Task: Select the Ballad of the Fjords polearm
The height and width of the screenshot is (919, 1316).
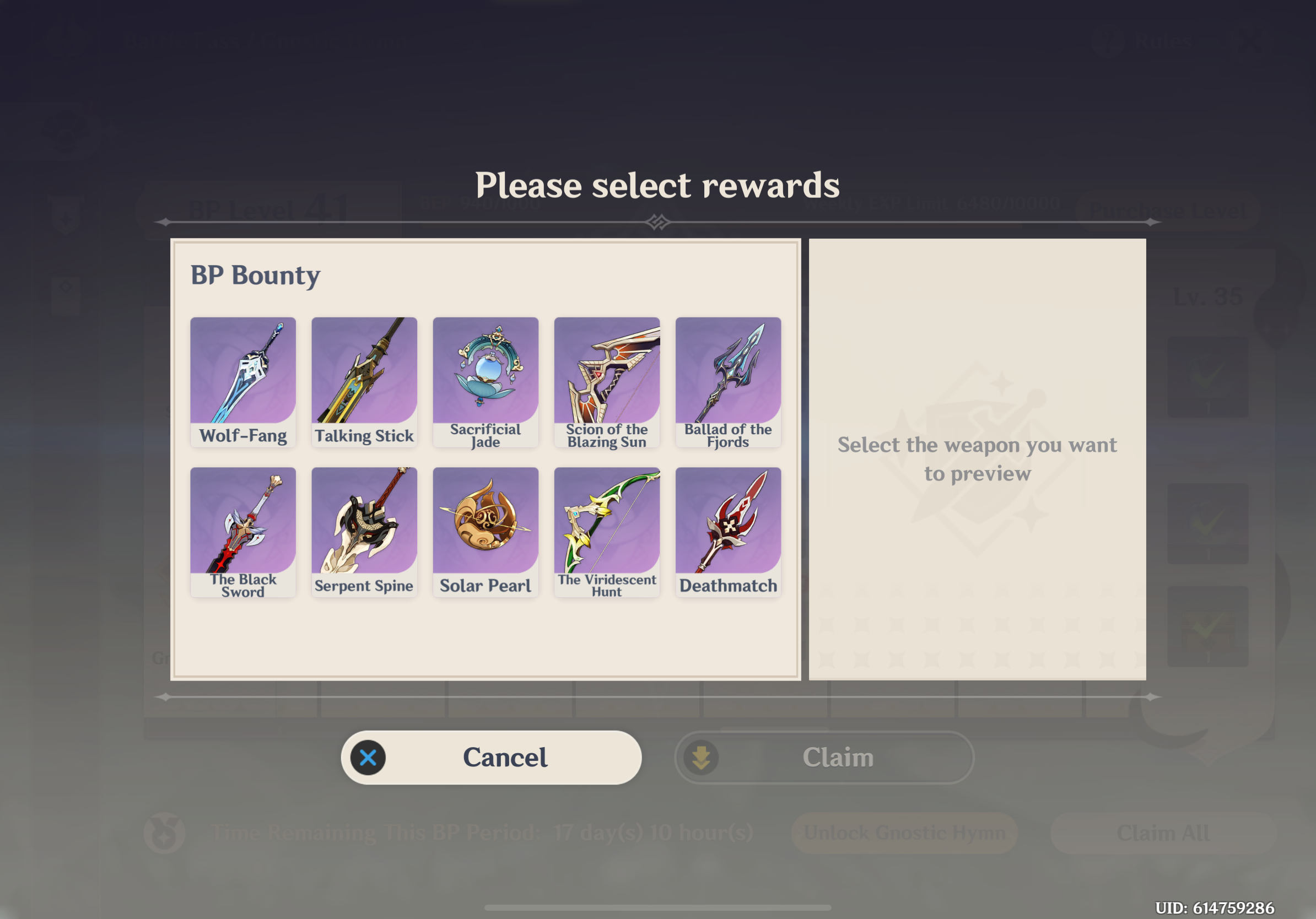Action: click(x=729, y=371)
